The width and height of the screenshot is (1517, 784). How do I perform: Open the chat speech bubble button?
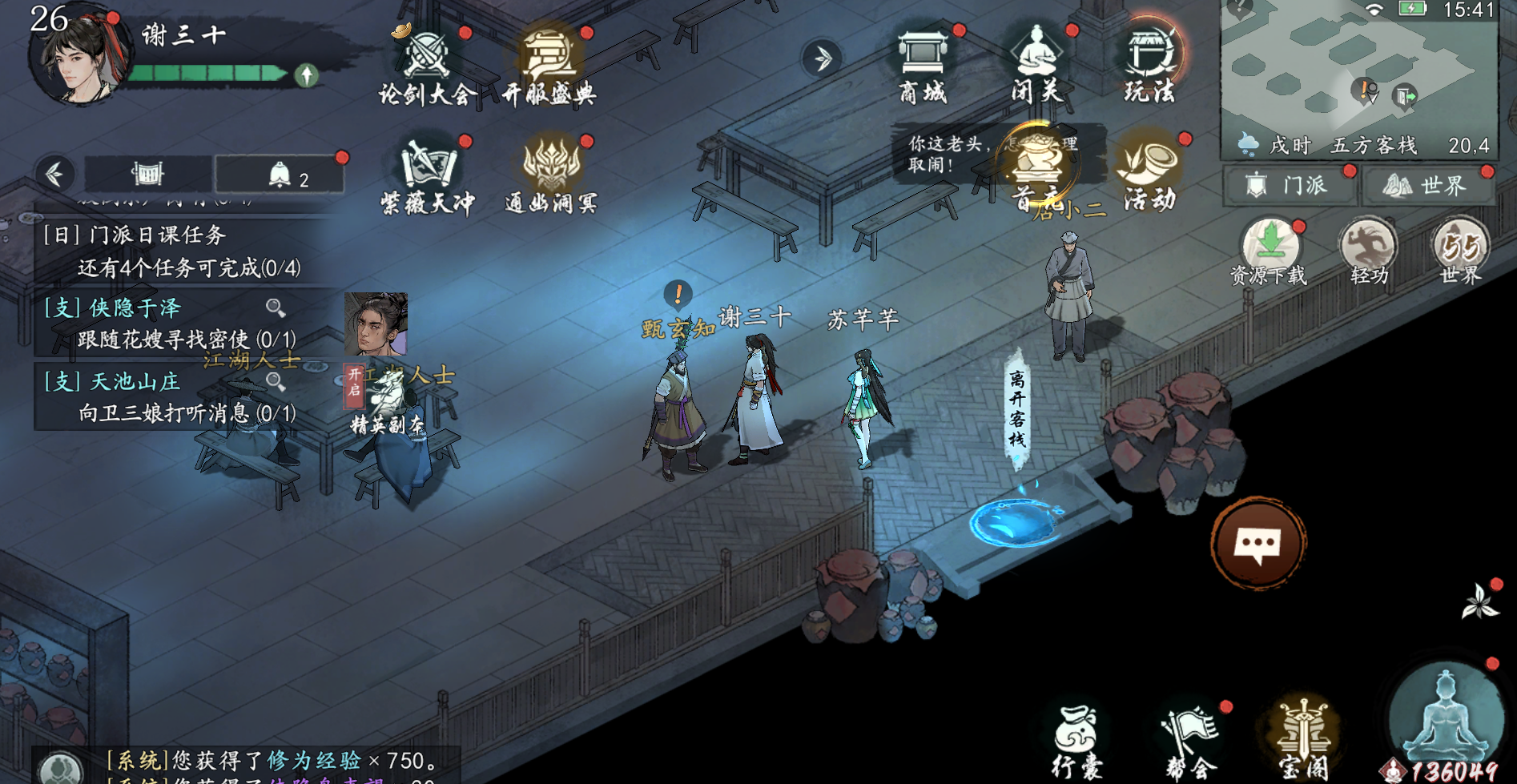[1258, 545]
